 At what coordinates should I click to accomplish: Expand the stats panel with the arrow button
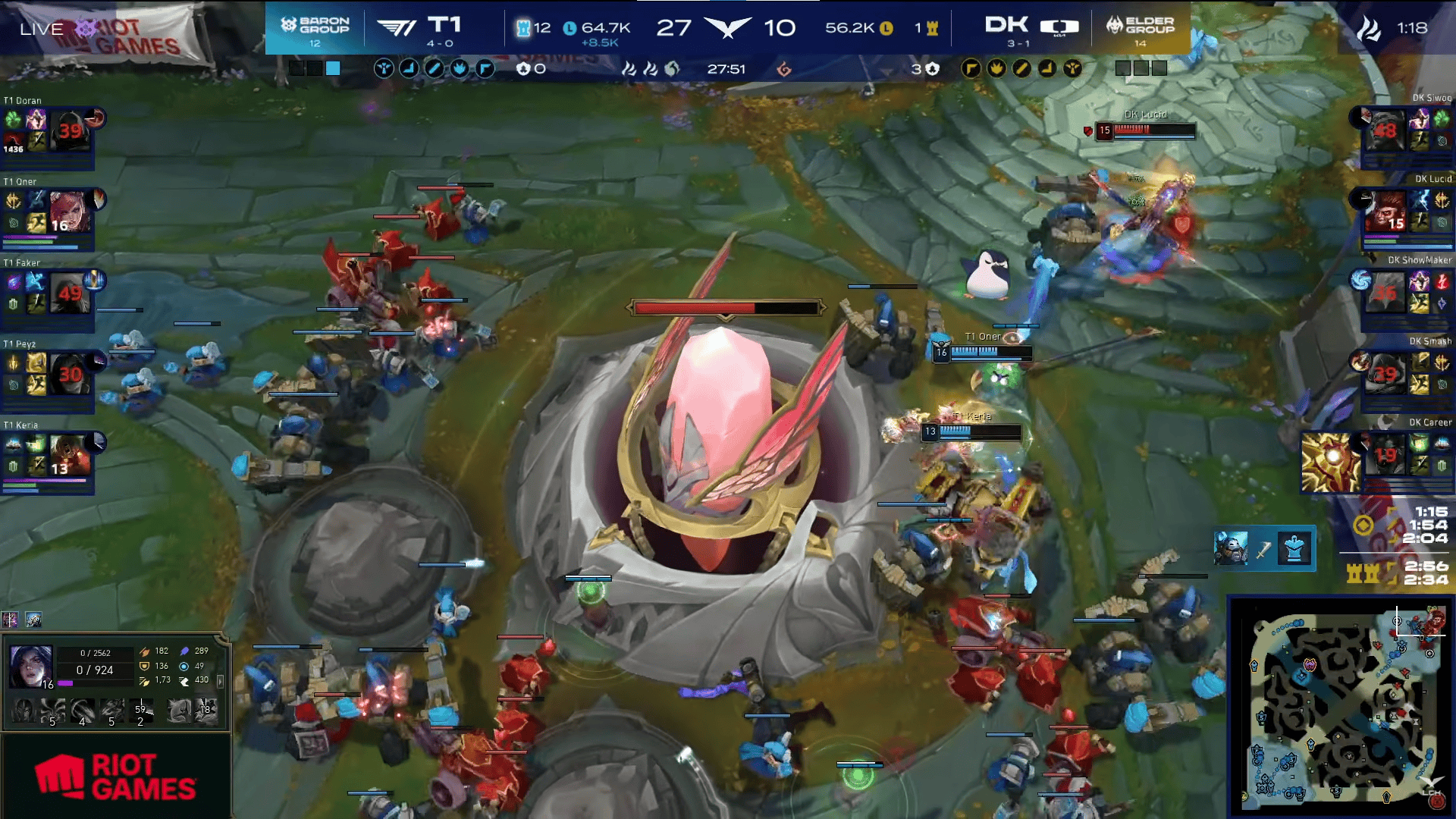coord(221,682)
